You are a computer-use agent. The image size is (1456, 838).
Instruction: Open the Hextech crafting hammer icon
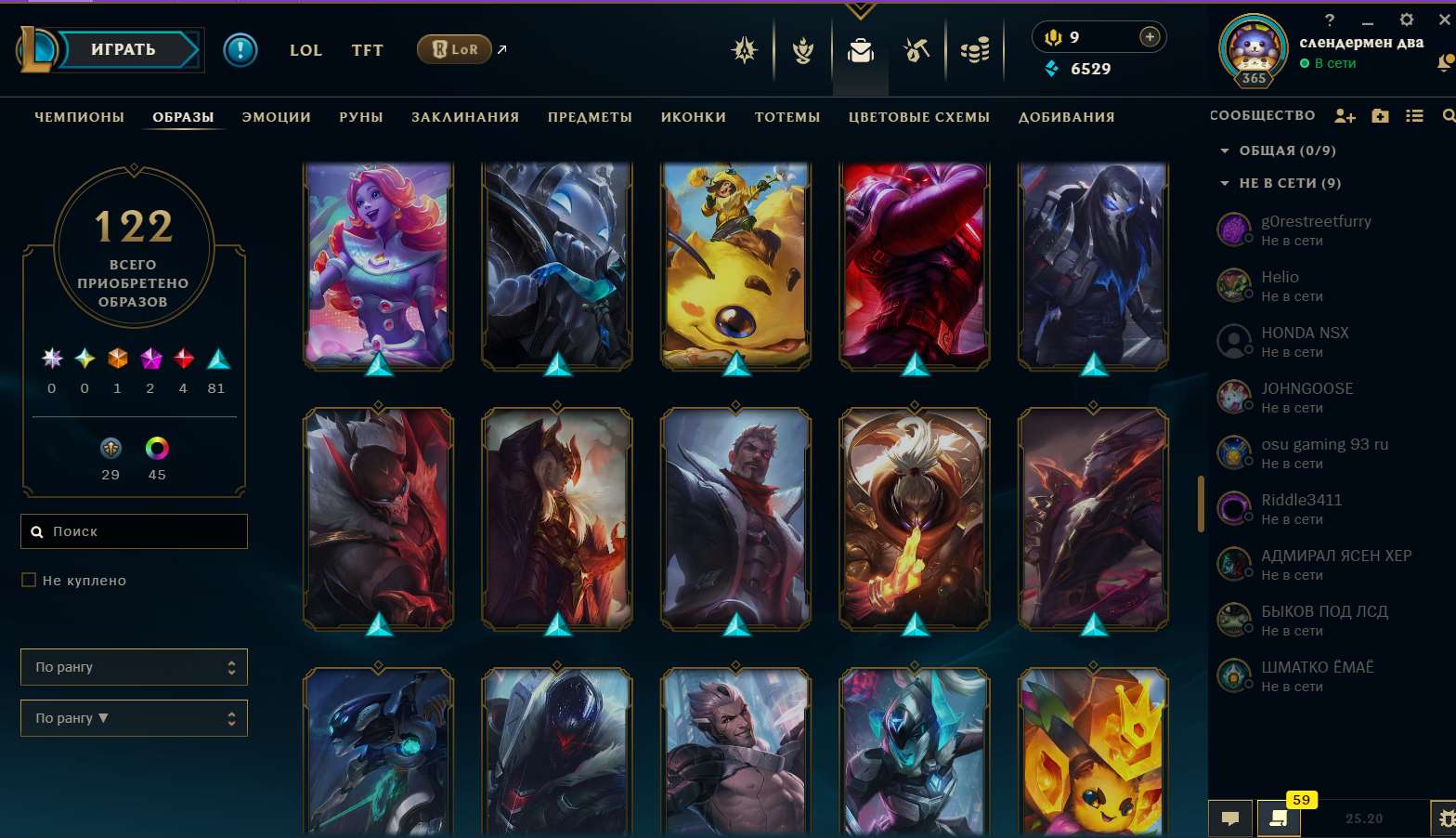[916, 51]
